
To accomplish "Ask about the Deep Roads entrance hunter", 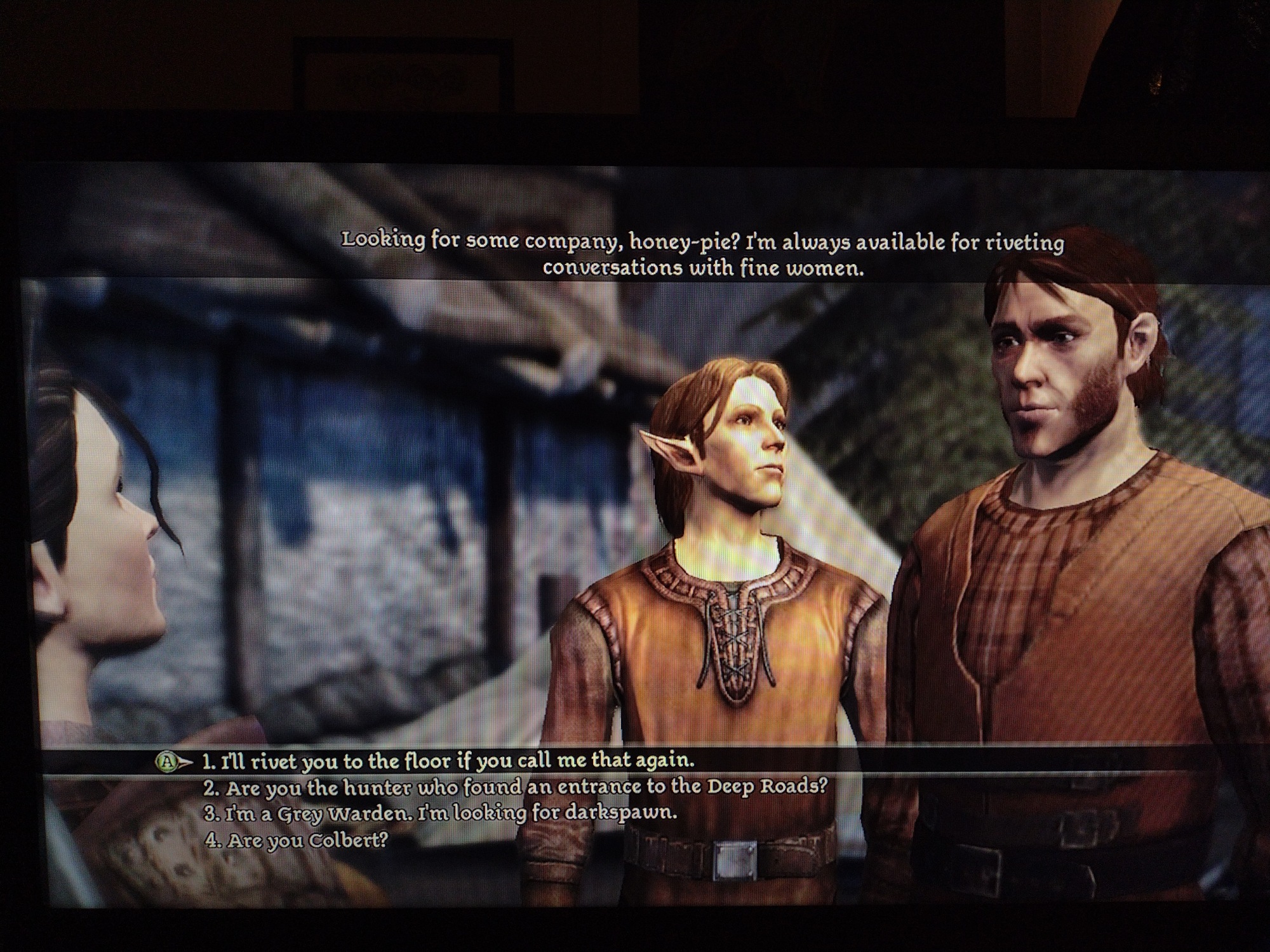I will [x=516, y=788].
